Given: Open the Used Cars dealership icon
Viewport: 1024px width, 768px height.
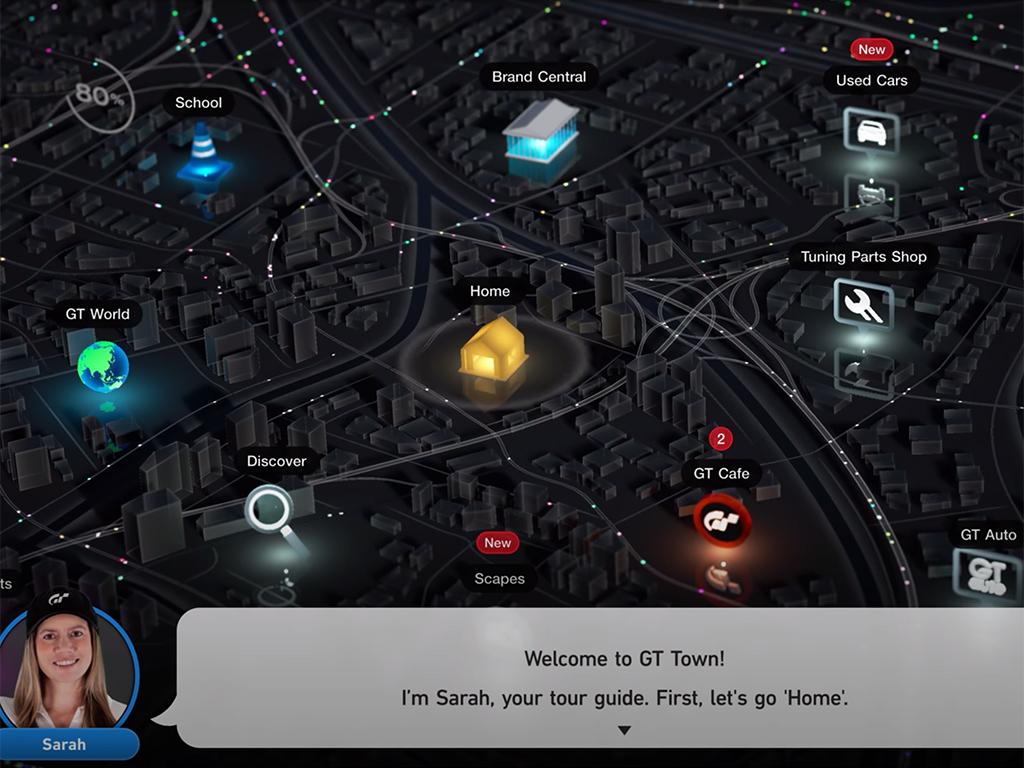Looking at the screenshot, I should pyautogui.click(x=871, y=131).
